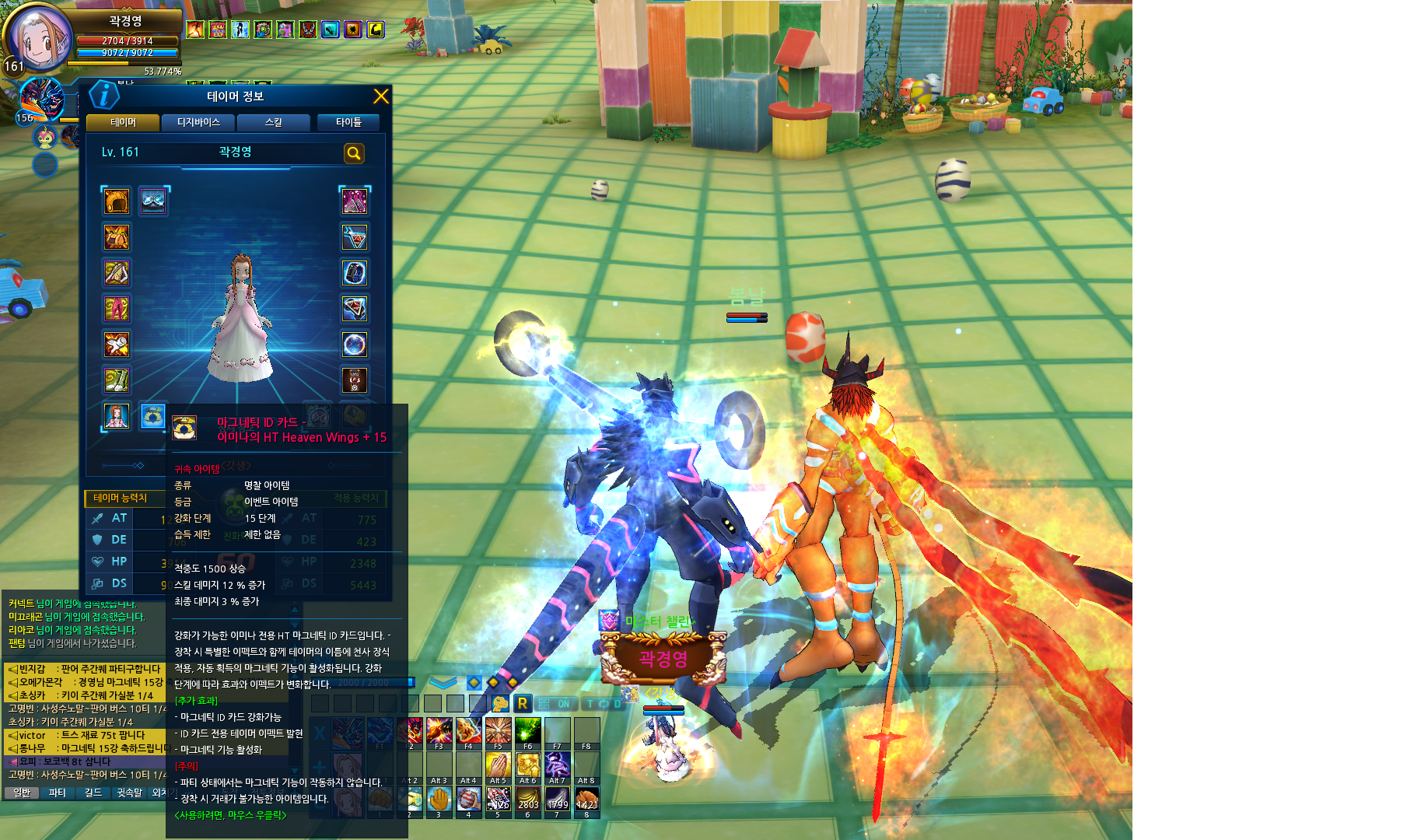This screenshot has width=1414, height=840.
Task: Select the equipped helmet slot
Action: 117,201
